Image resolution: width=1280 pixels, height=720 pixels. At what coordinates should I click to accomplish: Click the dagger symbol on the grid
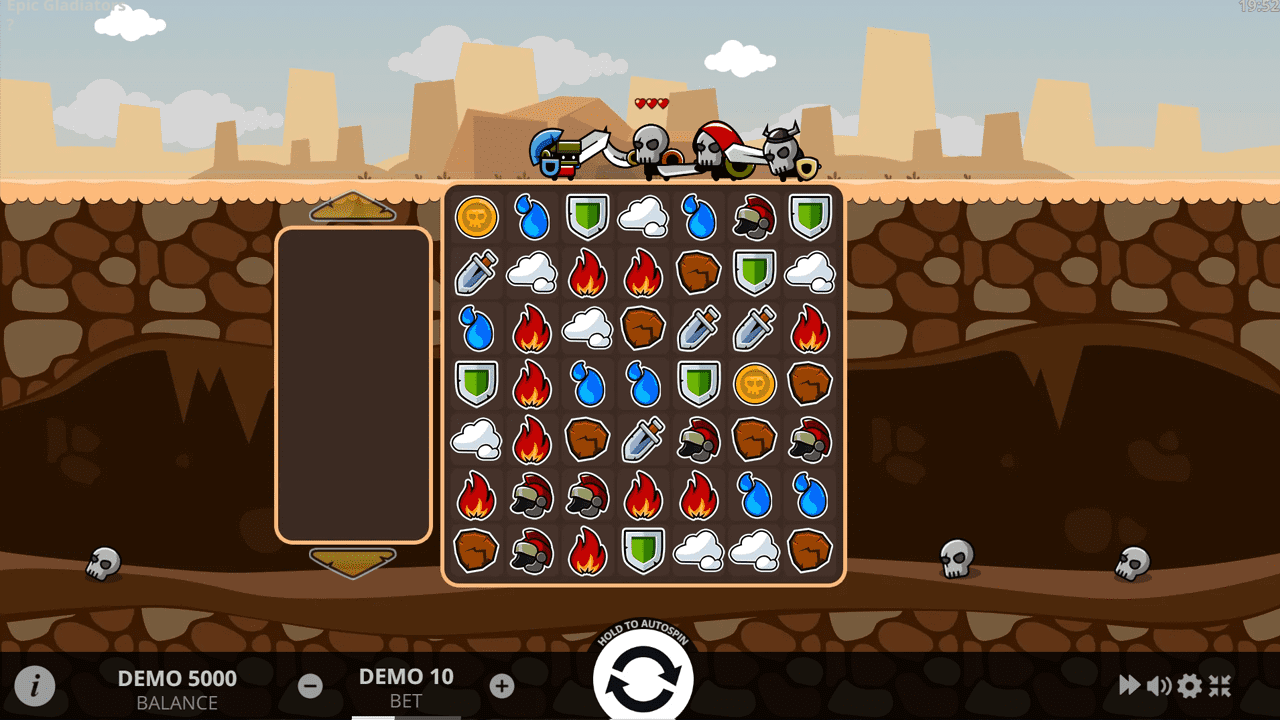click(475, 273)
